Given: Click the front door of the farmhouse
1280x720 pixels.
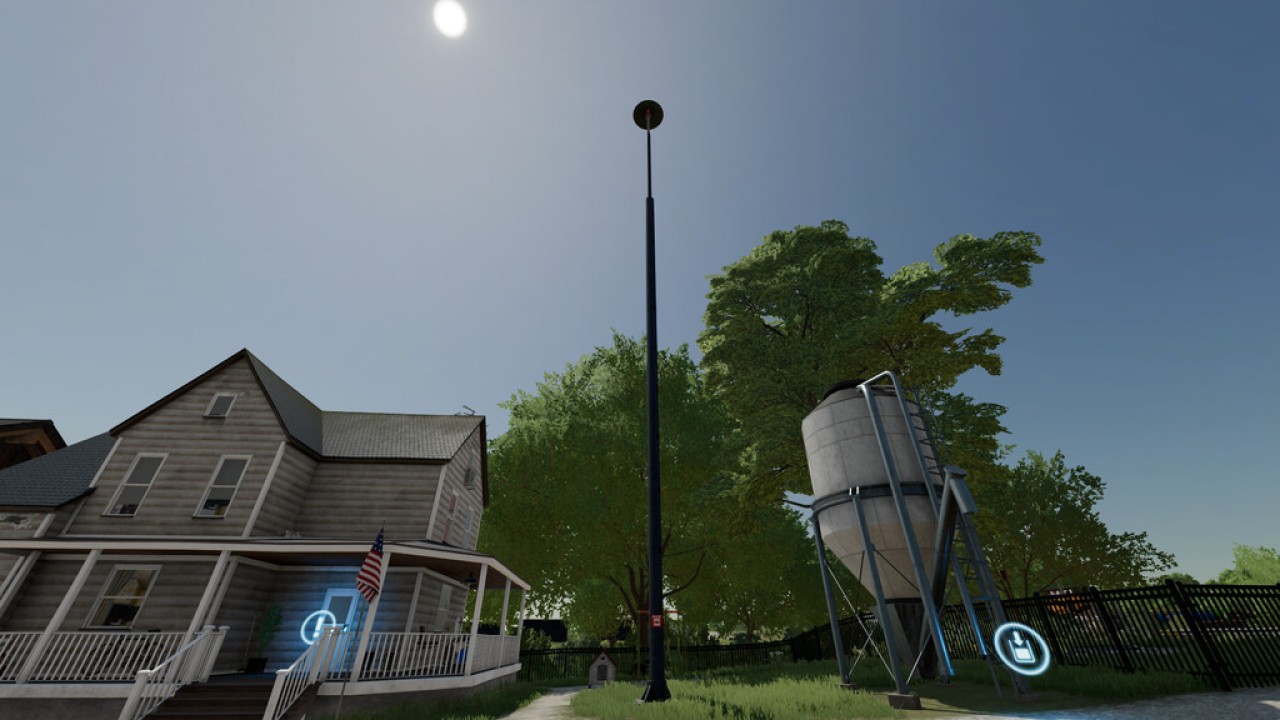Looking at the screenshot, I should [342, 605].
